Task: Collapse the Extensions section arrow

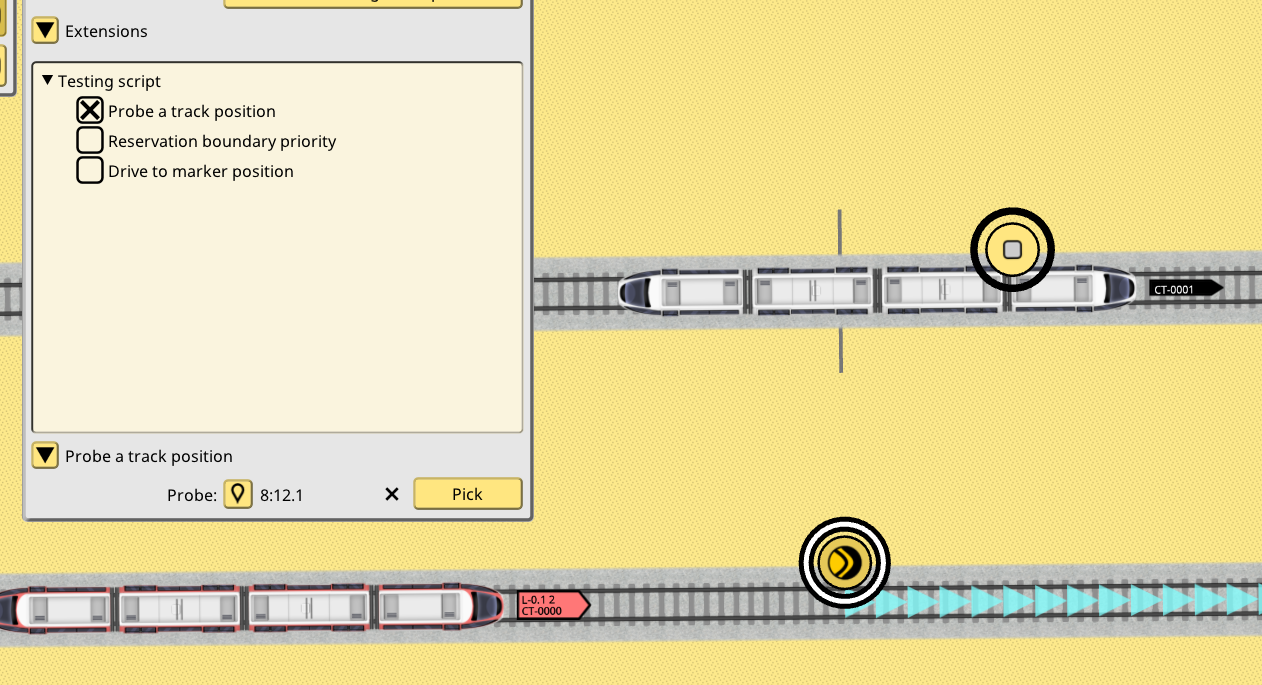Action: point(45,31)
